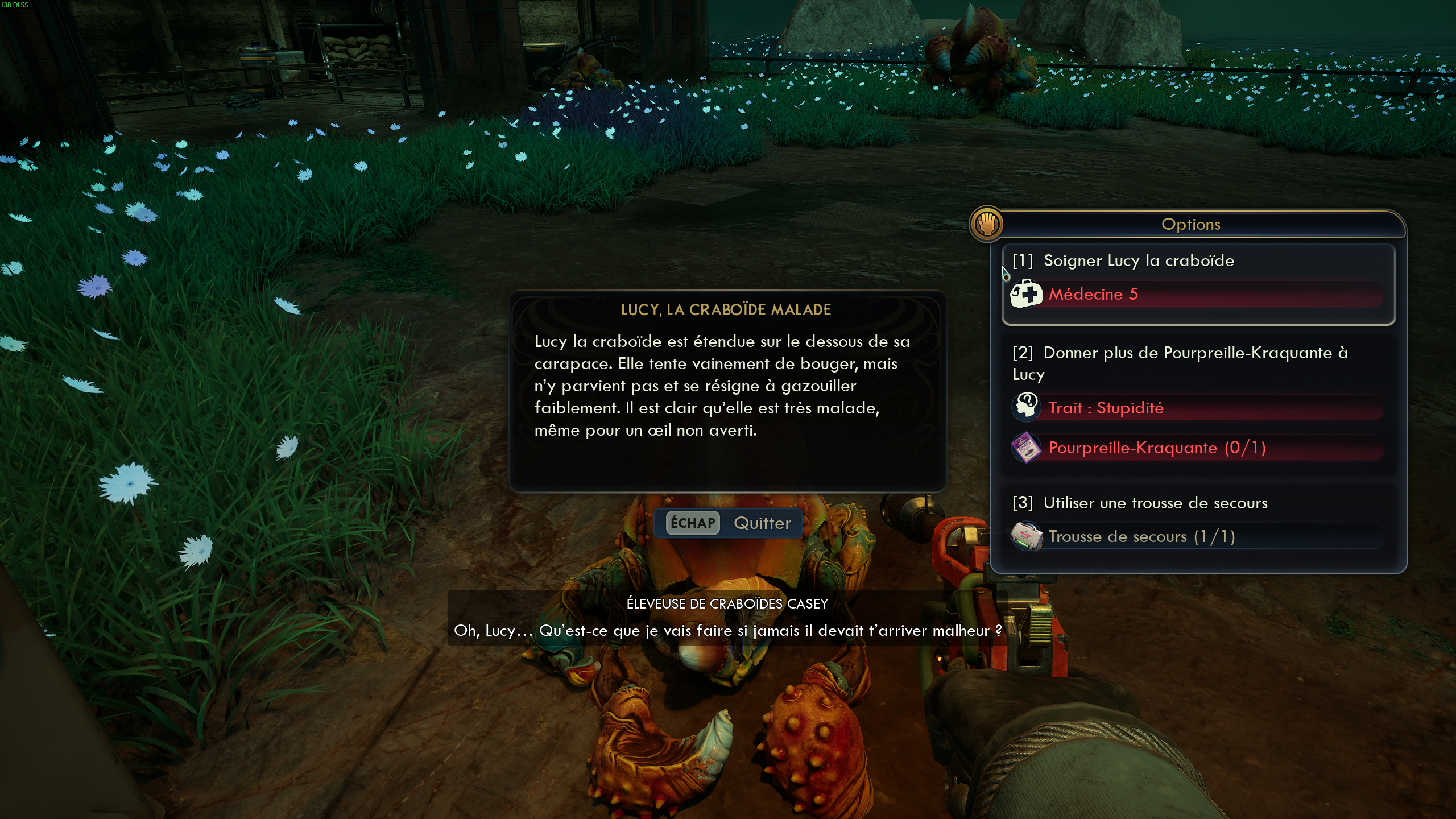
Task: Click the ÉCHAP Quitter prompt
Action: point(728,523)
